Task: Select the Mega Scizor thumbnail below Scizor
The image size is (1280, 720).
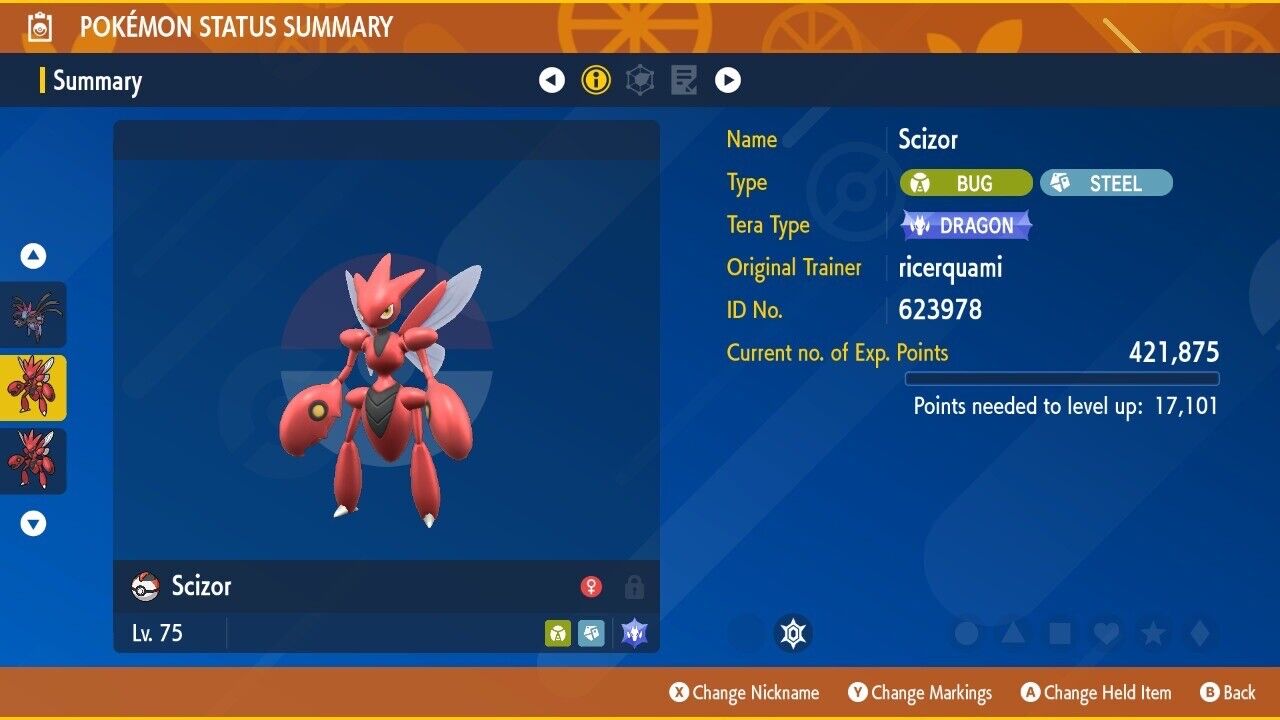Action: [33, 461]
